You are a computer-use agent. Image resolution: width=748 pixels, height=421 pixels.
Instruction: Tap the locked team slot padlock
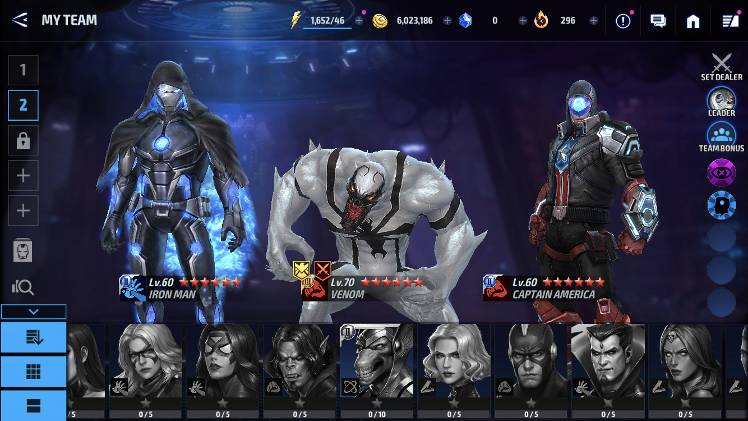23,141
